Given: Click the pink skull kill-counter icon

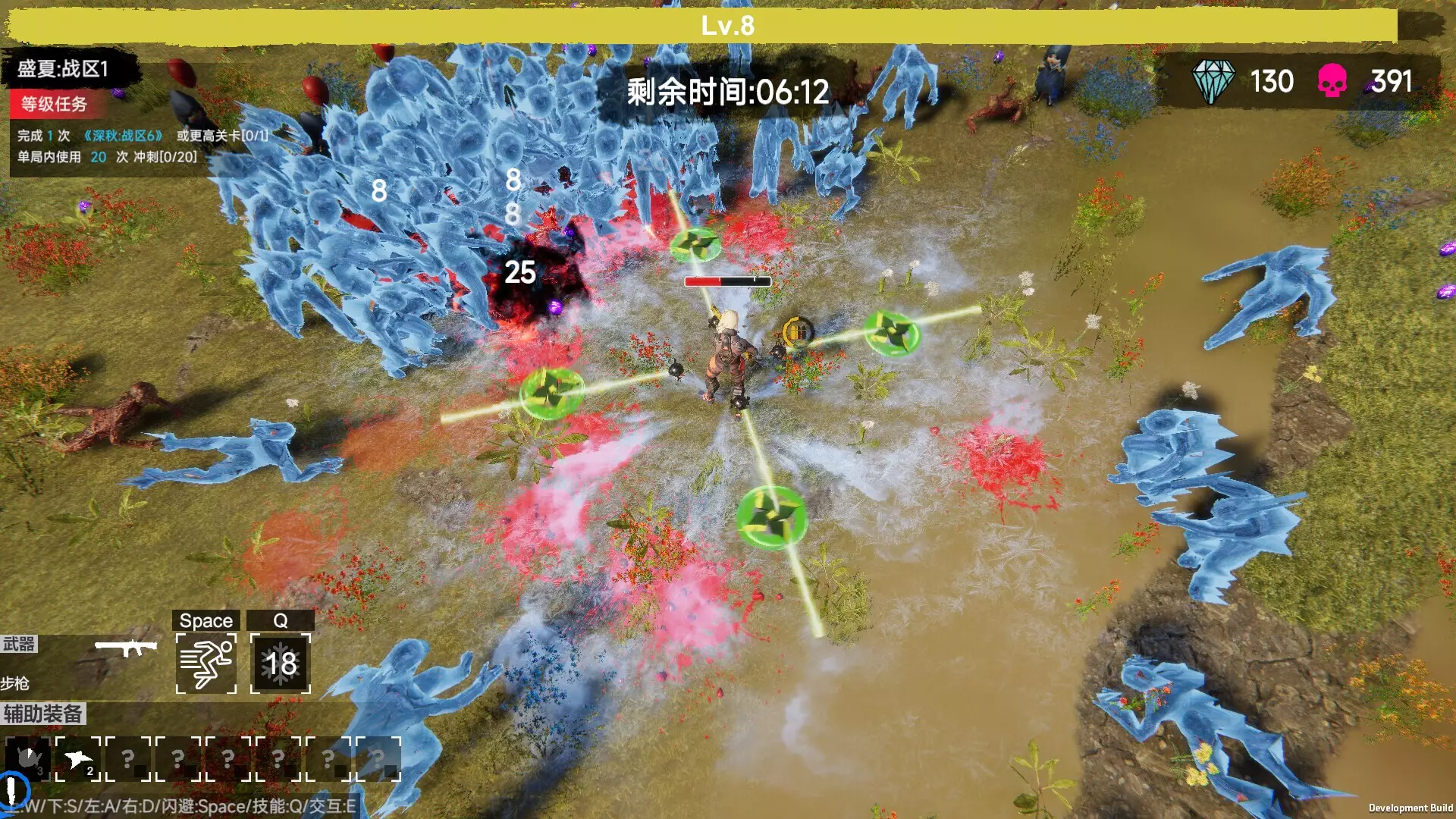Looking at the screenshot, I should [1332, 81].
